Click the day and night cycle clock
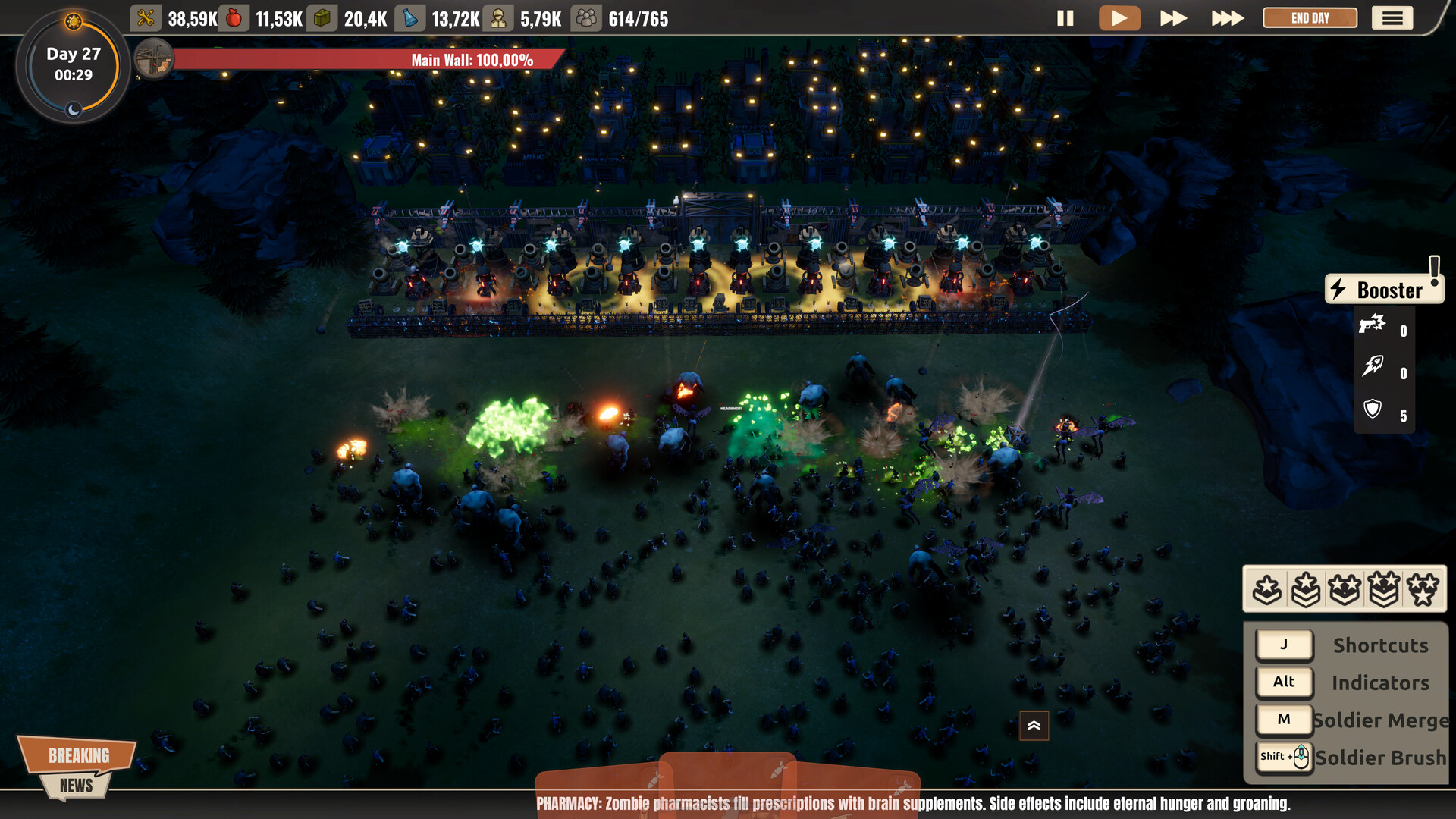 coord(74,65)
